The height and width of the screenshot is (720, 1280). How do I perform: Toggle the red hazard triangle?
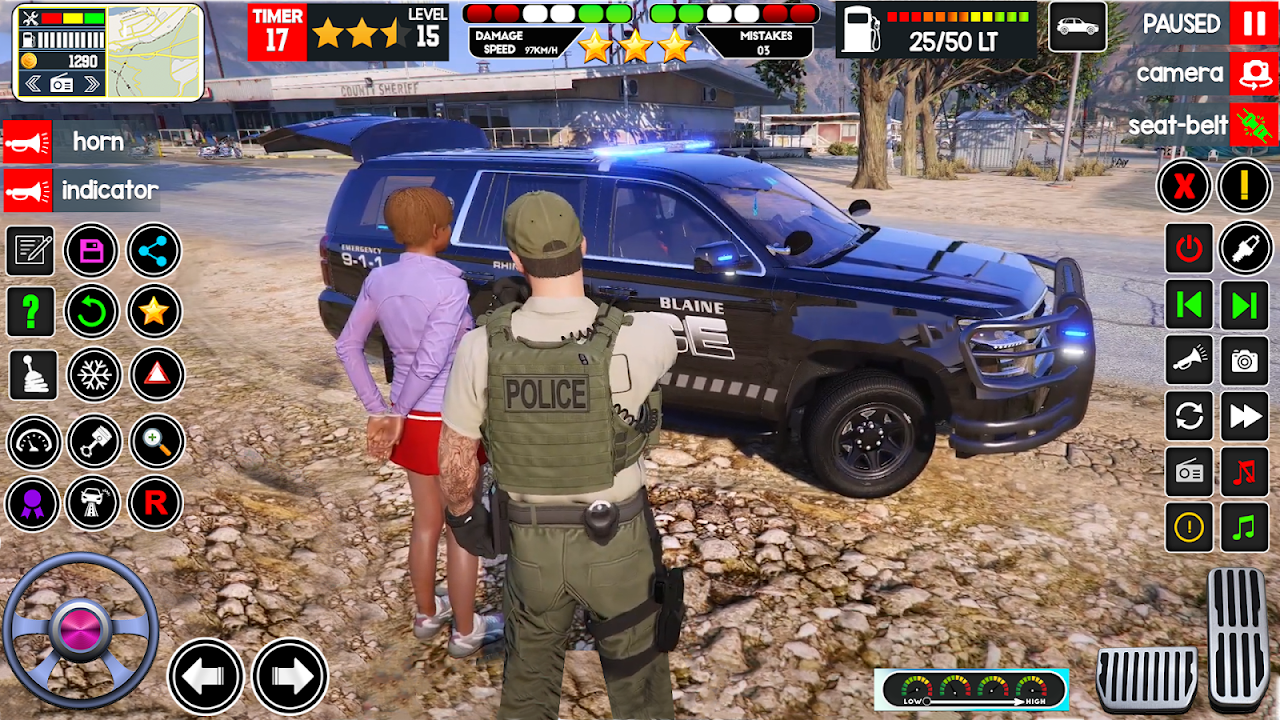[x=156, y=375]
